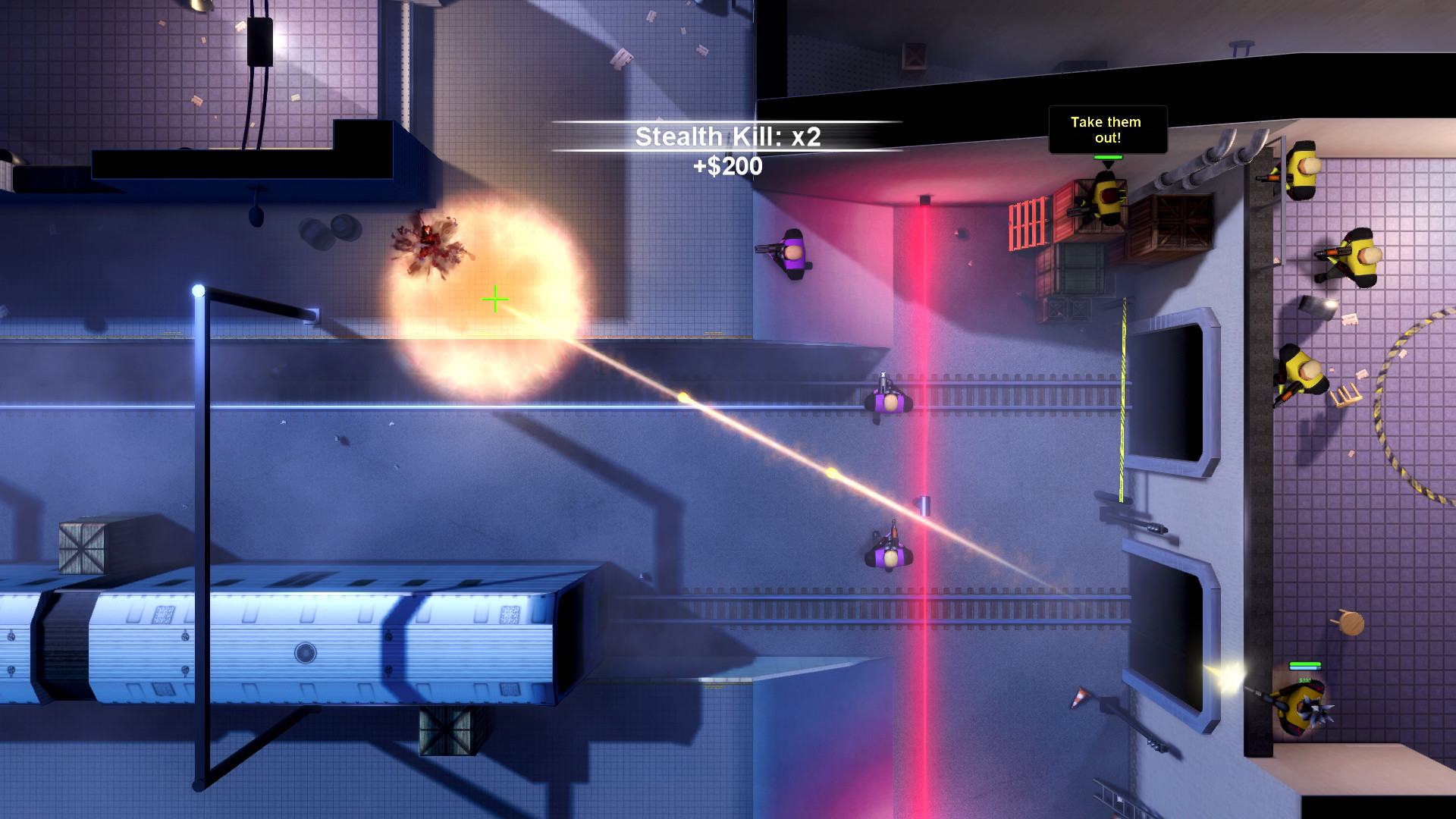Image resolution: width=1456 pixels, height=819 pixels.
Task: Click the downward arrow marker above the commanding soldier
Action: (x=1109, y=164)
